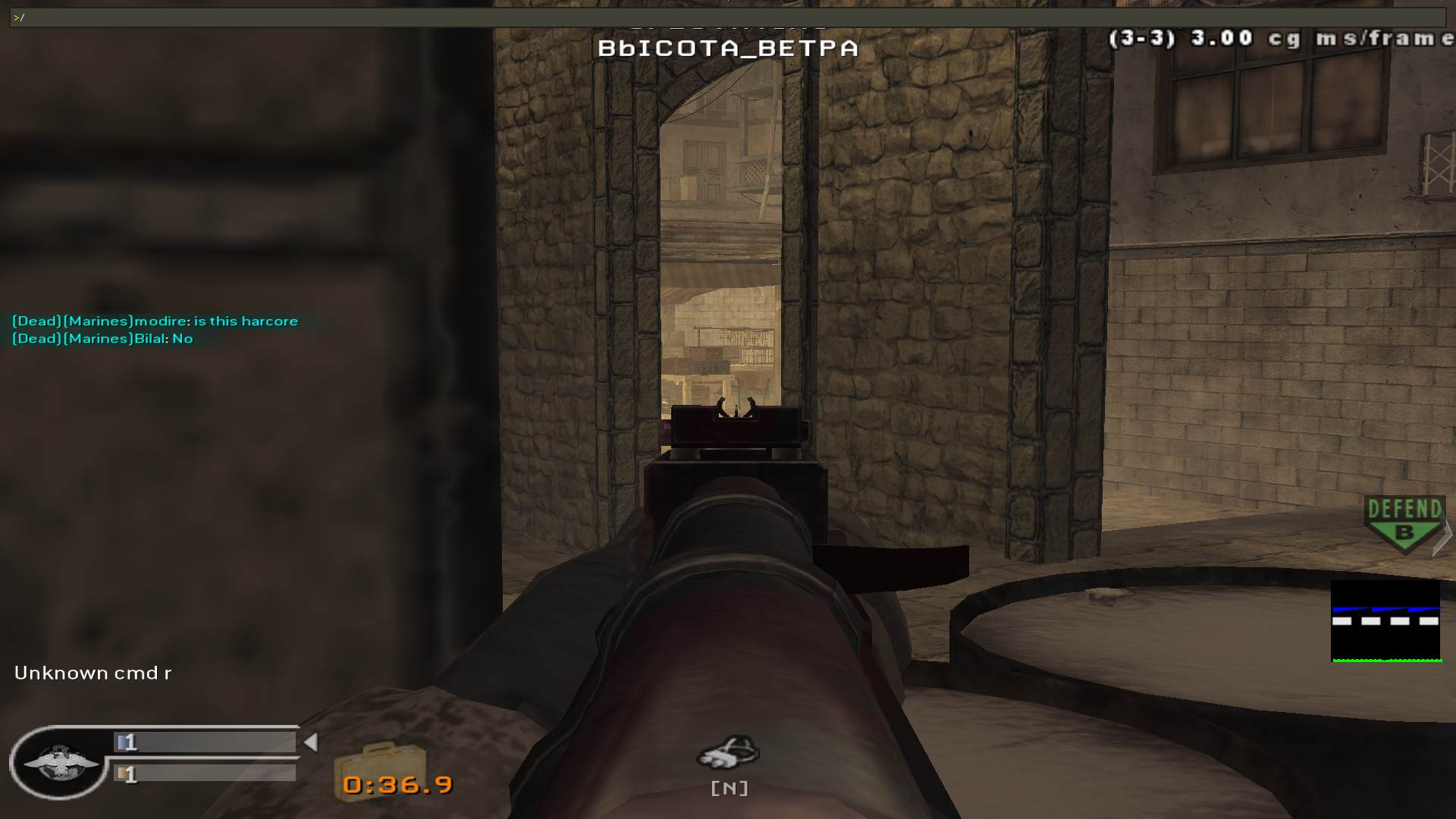Viewport: 1456px width, 819px height.
Task: Click modire's chat message
Action: (155, 321)
